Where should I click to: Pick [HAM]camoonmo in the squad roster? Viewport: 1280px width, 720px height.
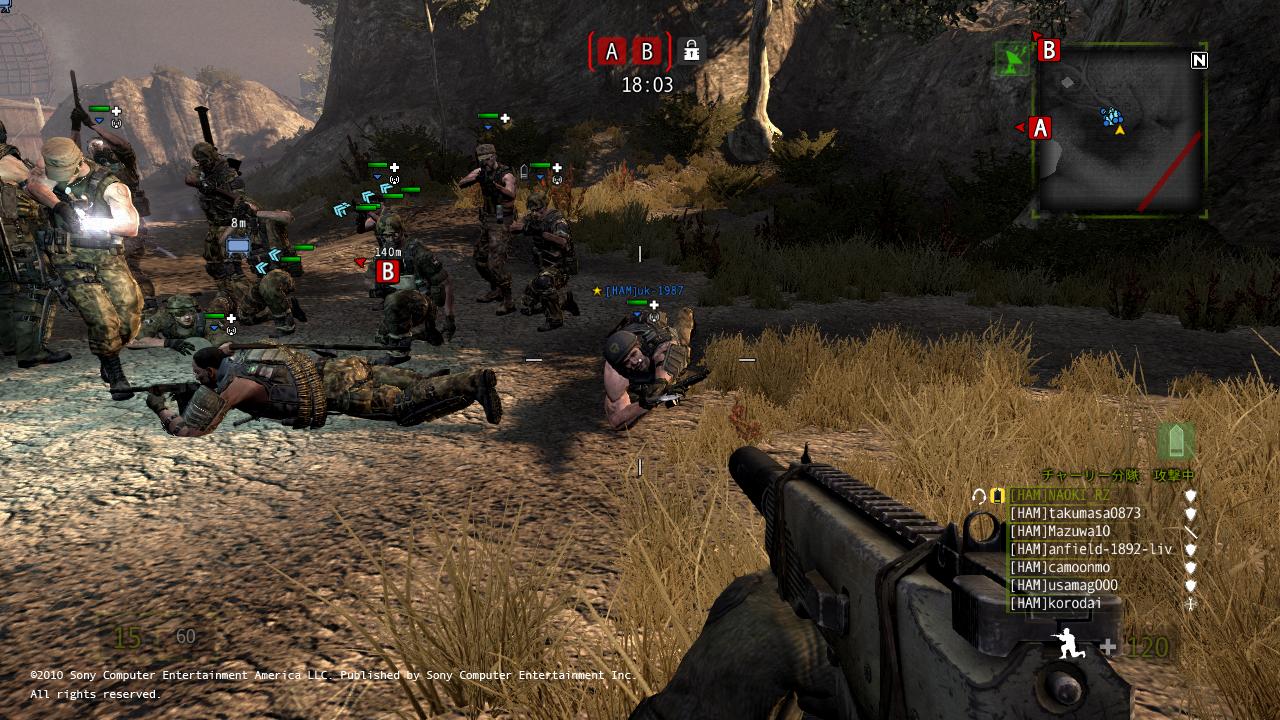point(1060,567)
